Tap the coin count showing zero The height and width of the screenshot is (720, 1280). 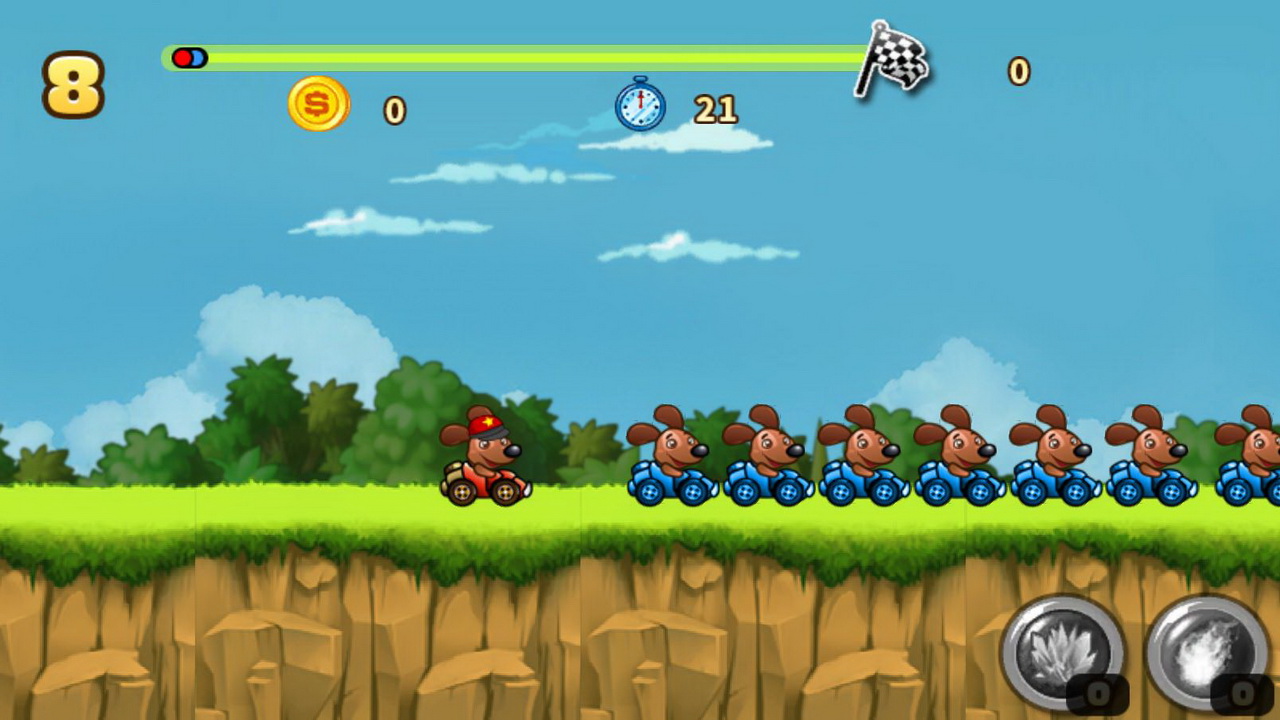tap(394, 111)
